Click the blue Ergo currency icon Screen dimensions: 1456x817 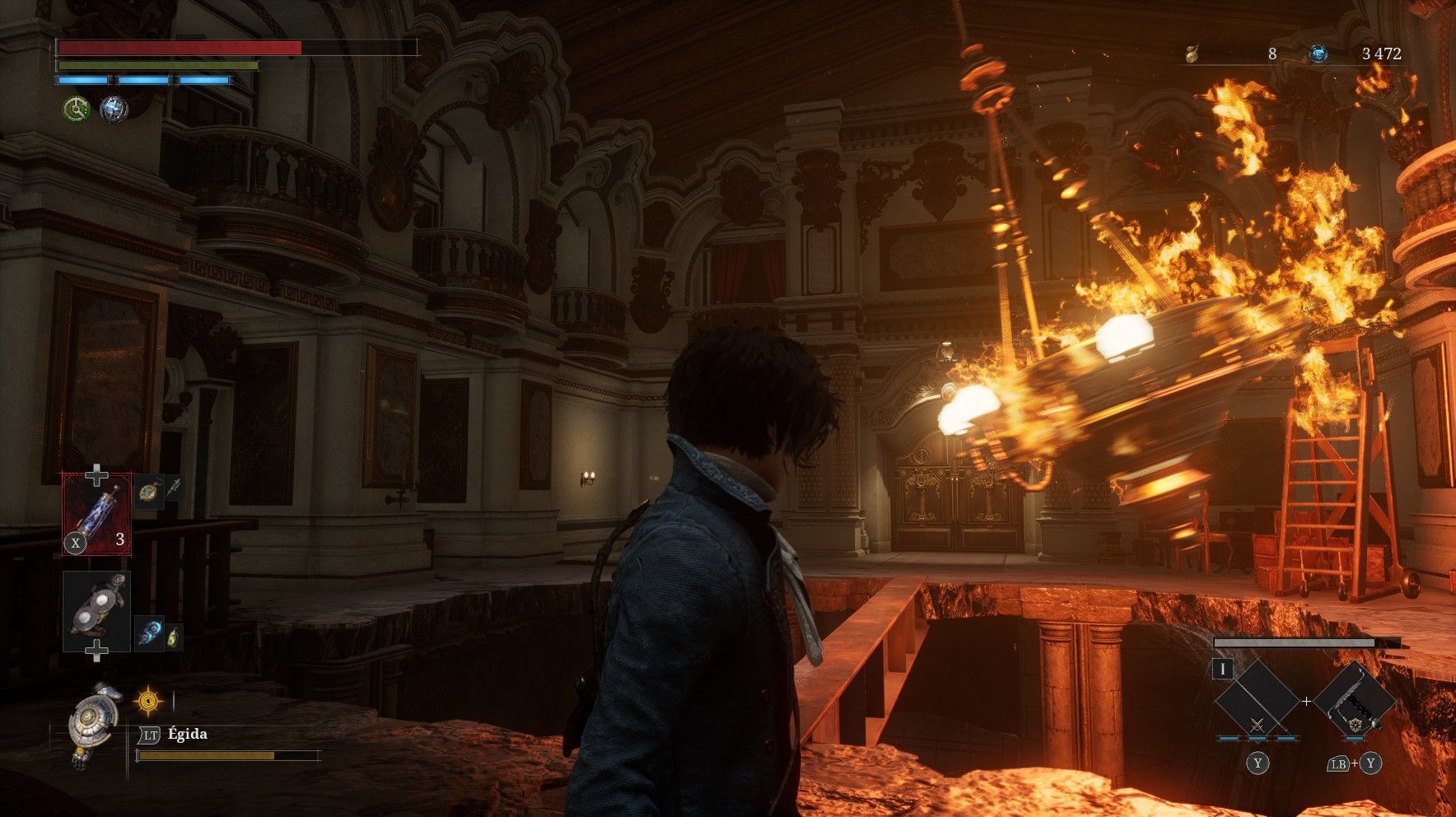pos(1318,54)
